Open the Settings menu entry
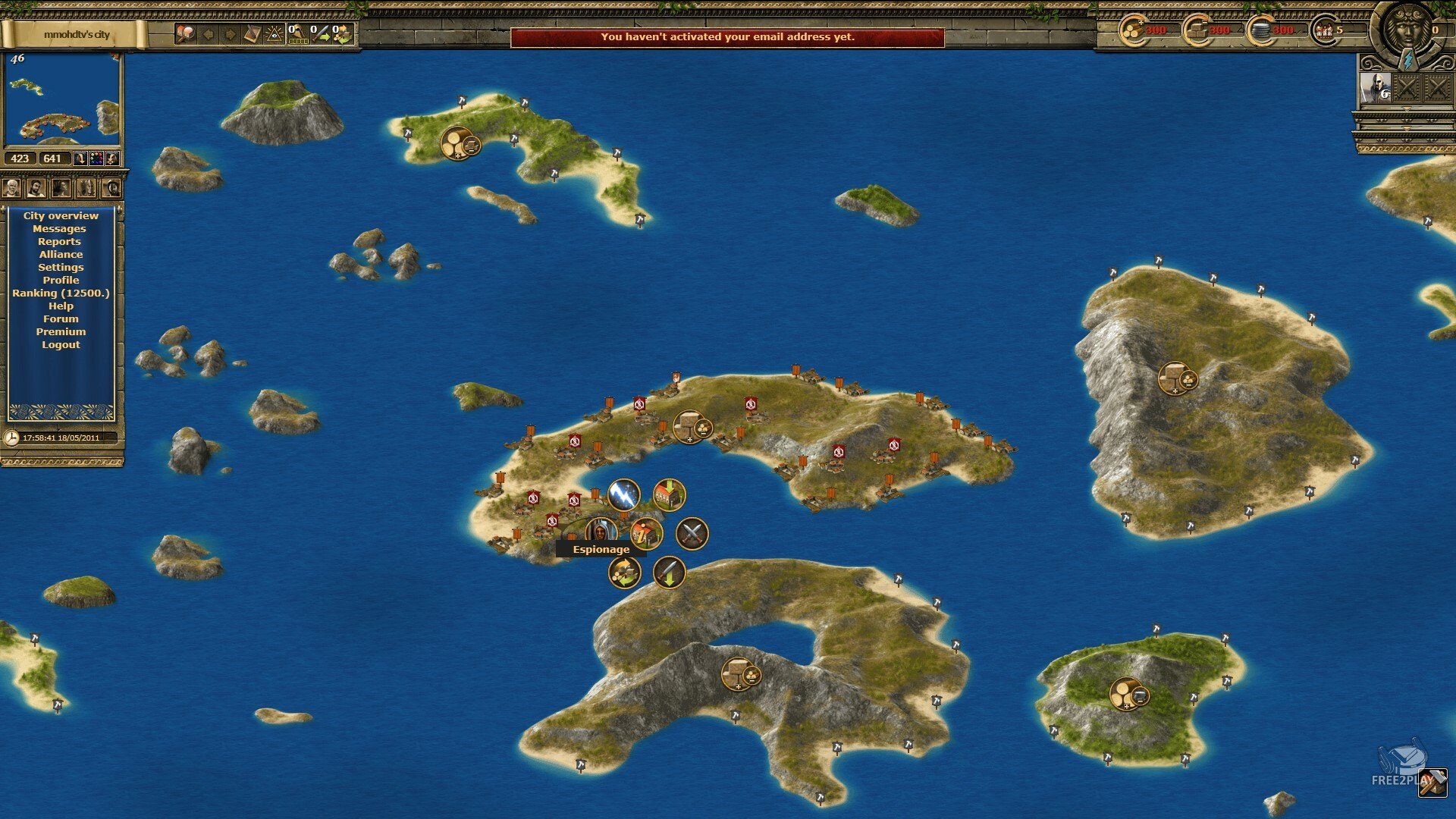The height and width of the screenshot is (819, 1456). tap(61, 268)
